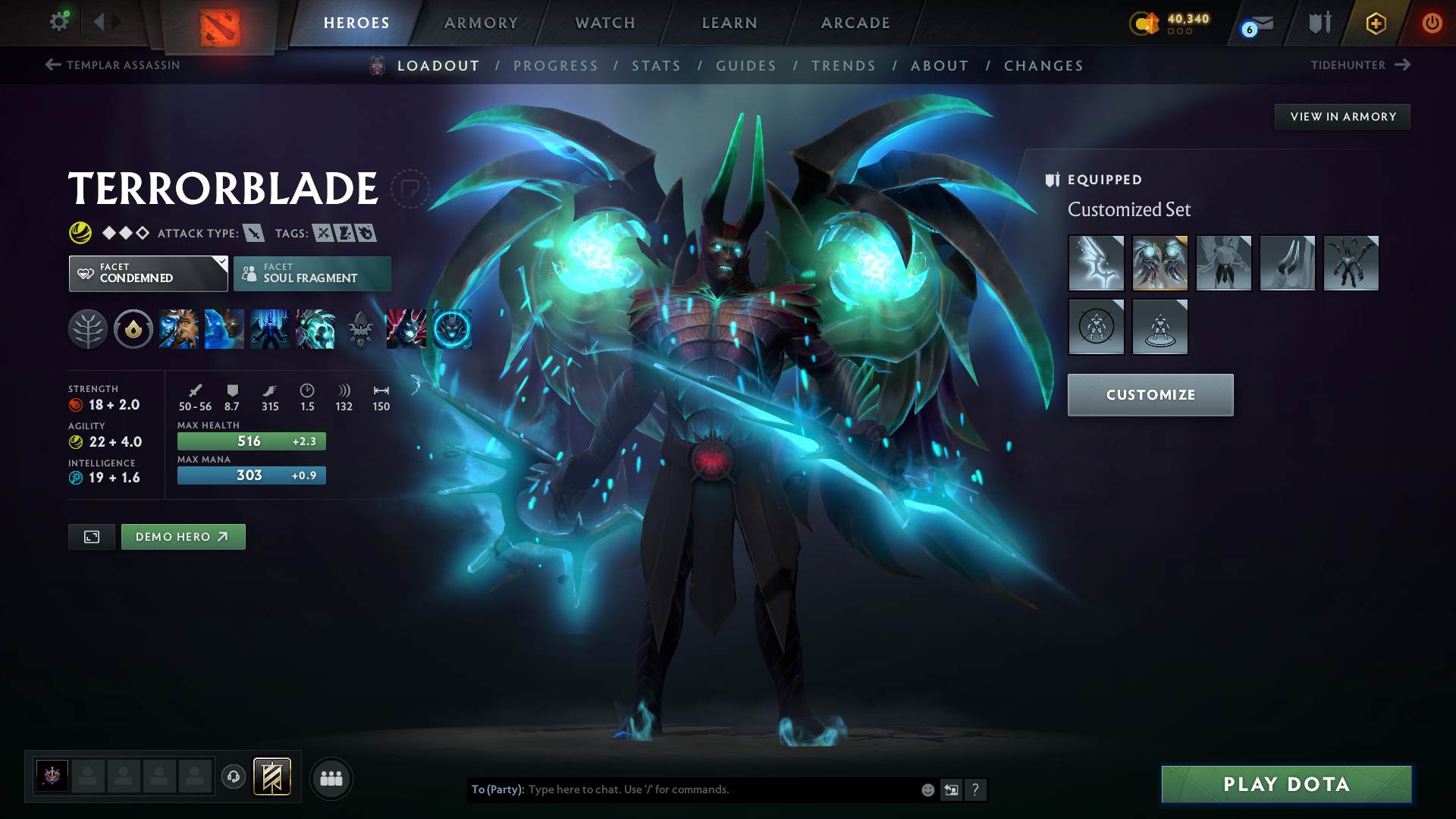1456x819 pixels.
Task: Start matchmaking with Play Dota button
Action: (1286, 784)
